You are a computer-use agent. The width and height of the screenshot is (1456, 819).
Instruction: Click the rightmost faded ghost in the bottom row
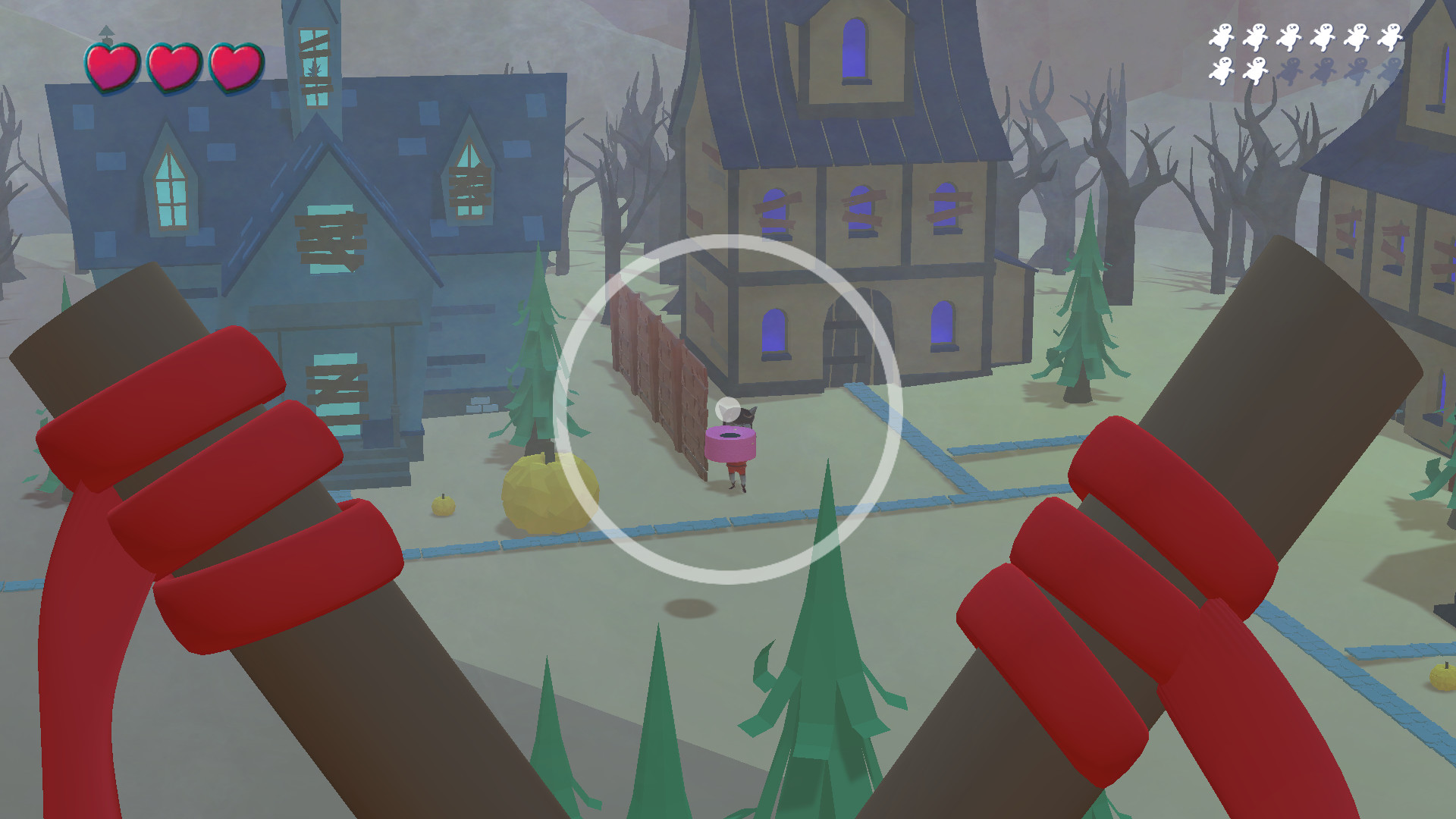[1391, 71]
